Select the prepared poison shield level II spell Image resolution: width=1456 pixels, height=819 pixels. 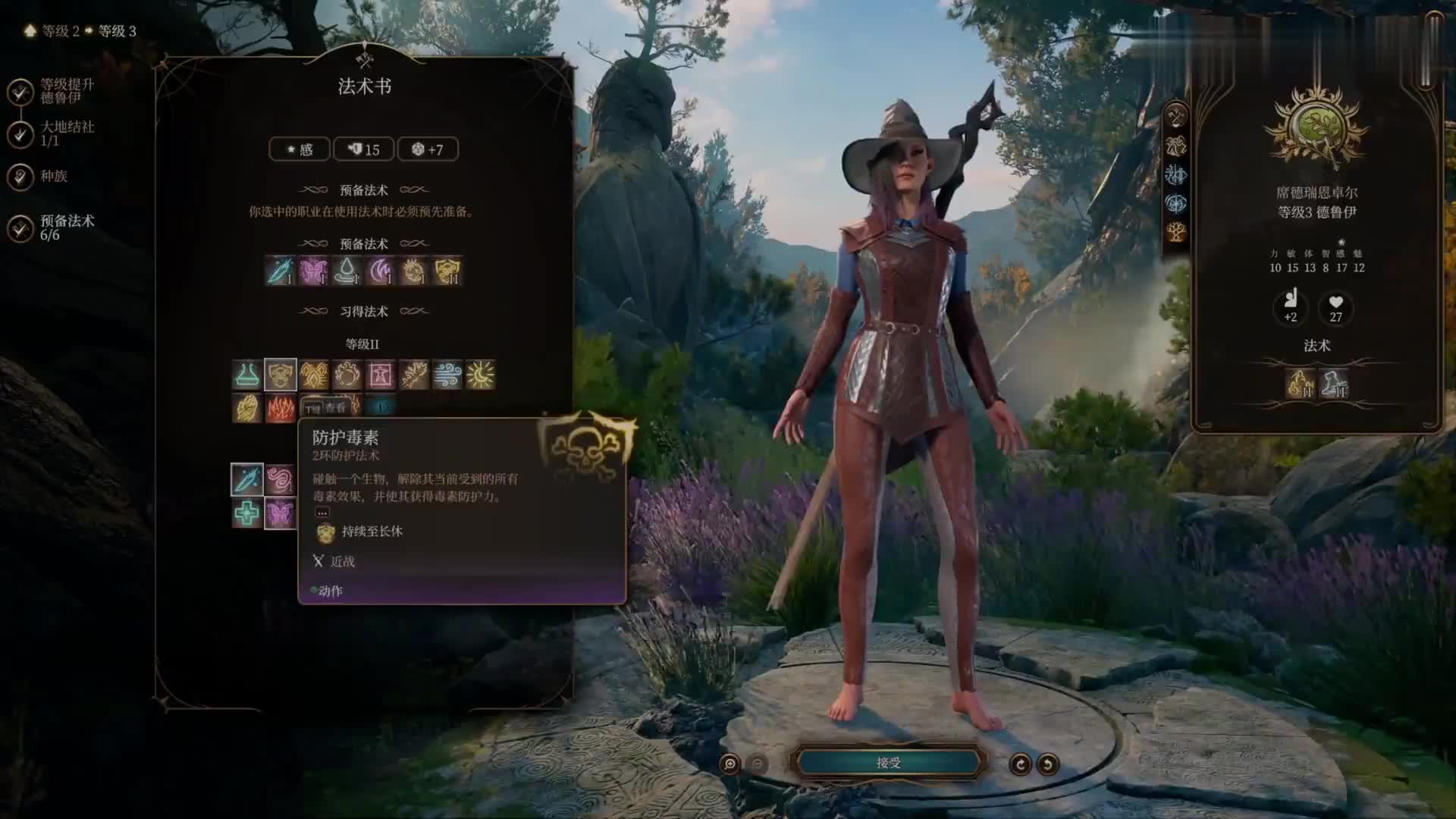(x=447, y=271)
